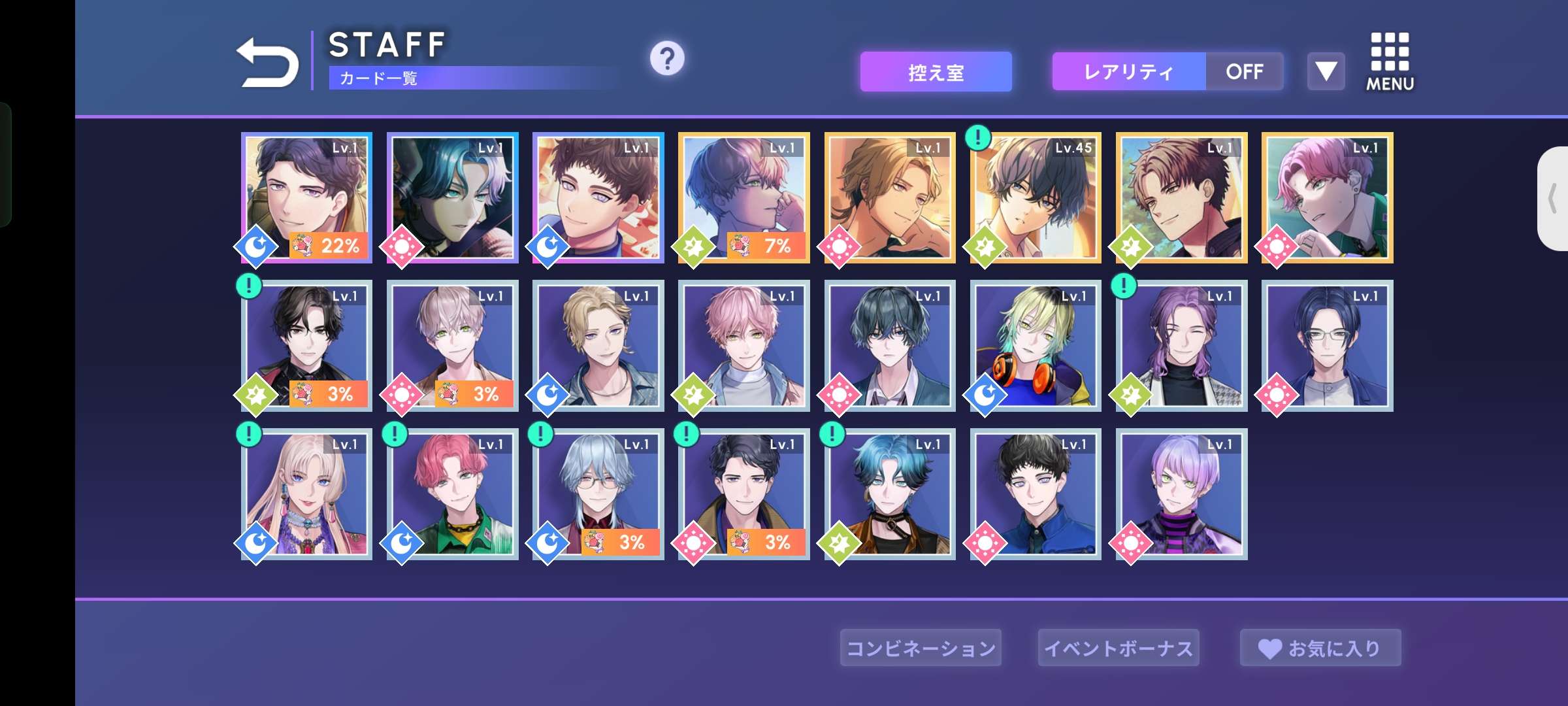Select the long blonde-haired jeweled character card

tap(307, 494)
